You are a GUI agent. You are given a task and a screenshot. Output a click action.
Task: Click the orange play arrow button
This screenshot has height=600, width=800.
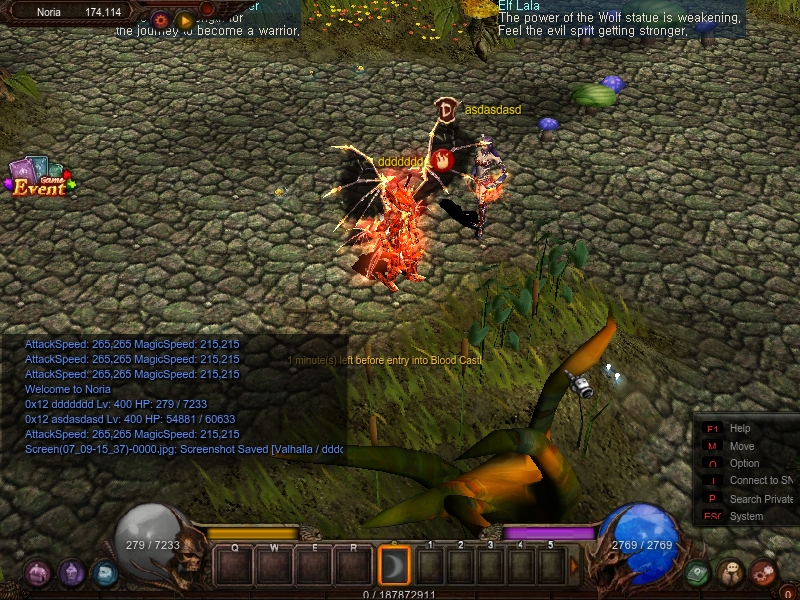tap(185, 19)
